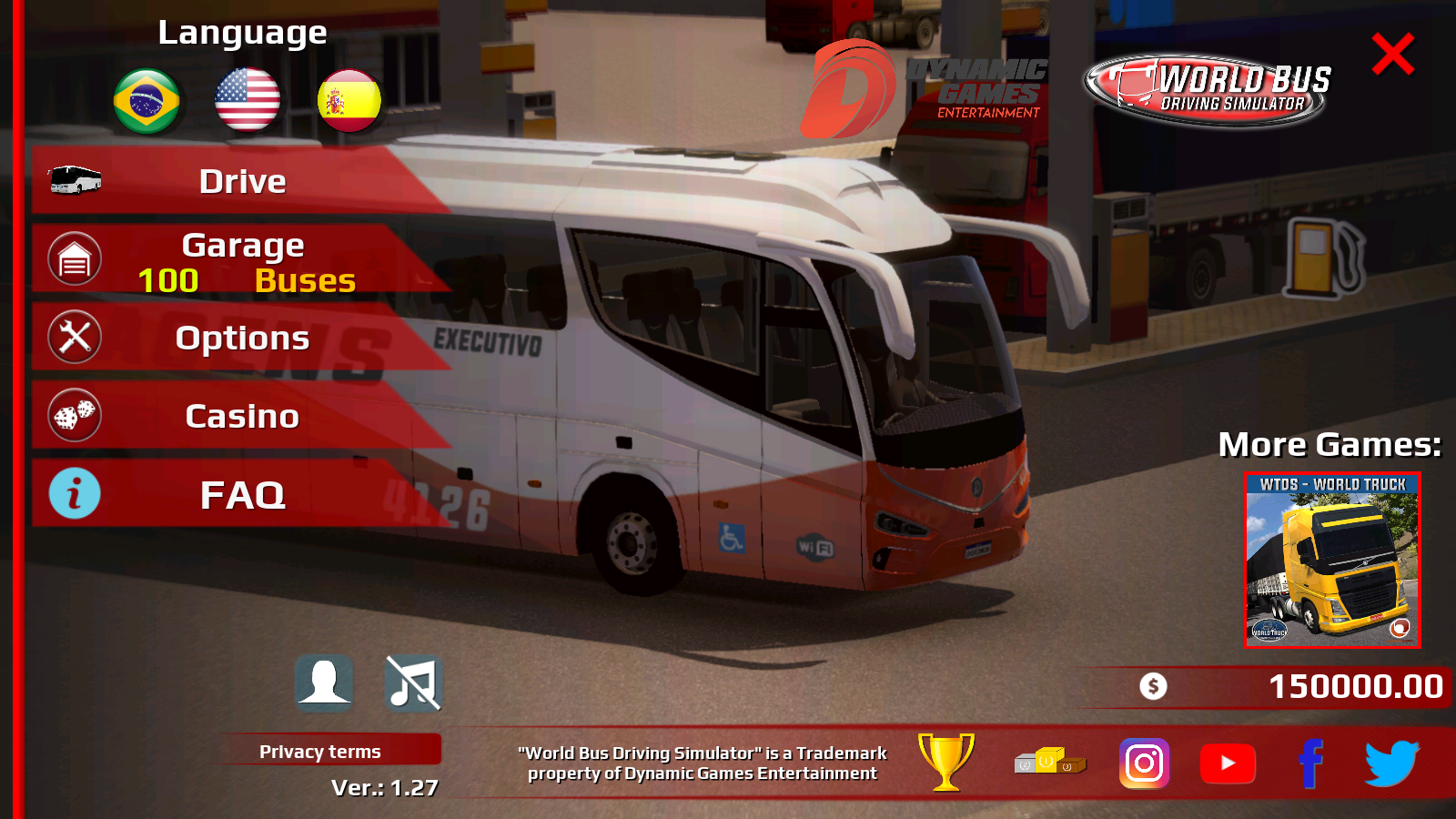Show achievements via the gold trophy

[x=946, y=762]
